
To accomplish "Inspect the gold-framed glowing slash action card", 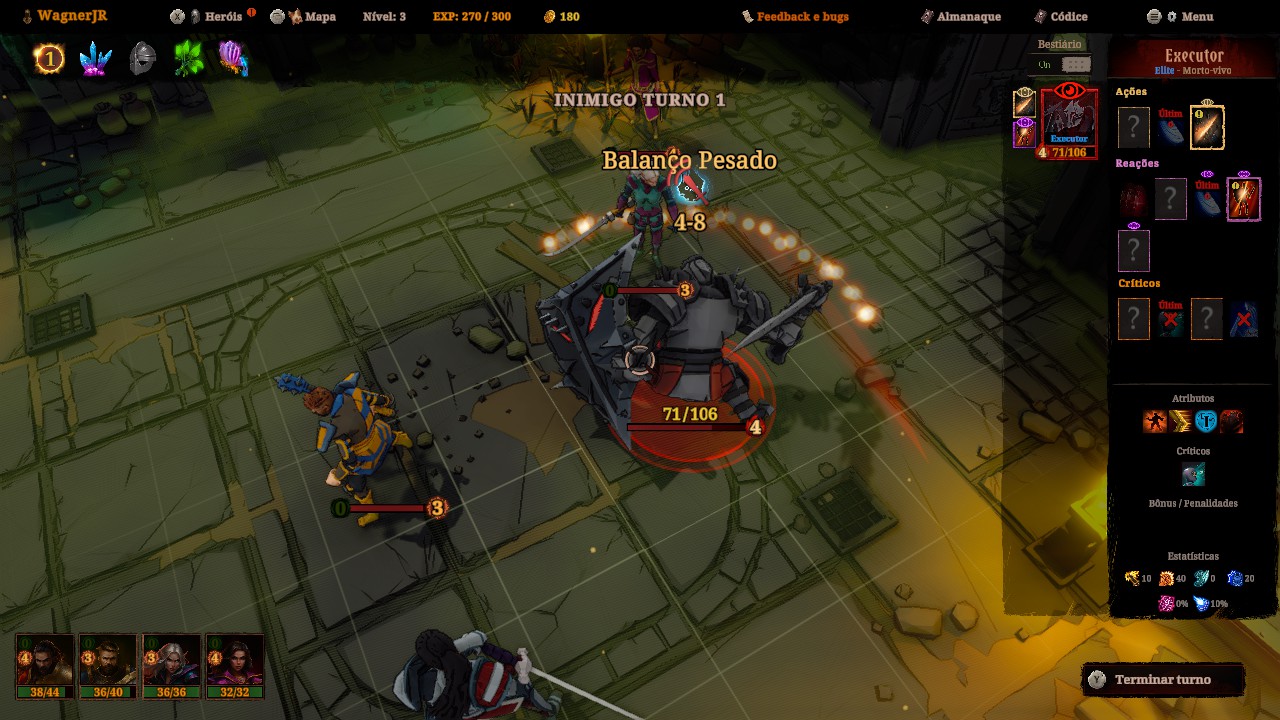I will tap(1207, 128).
